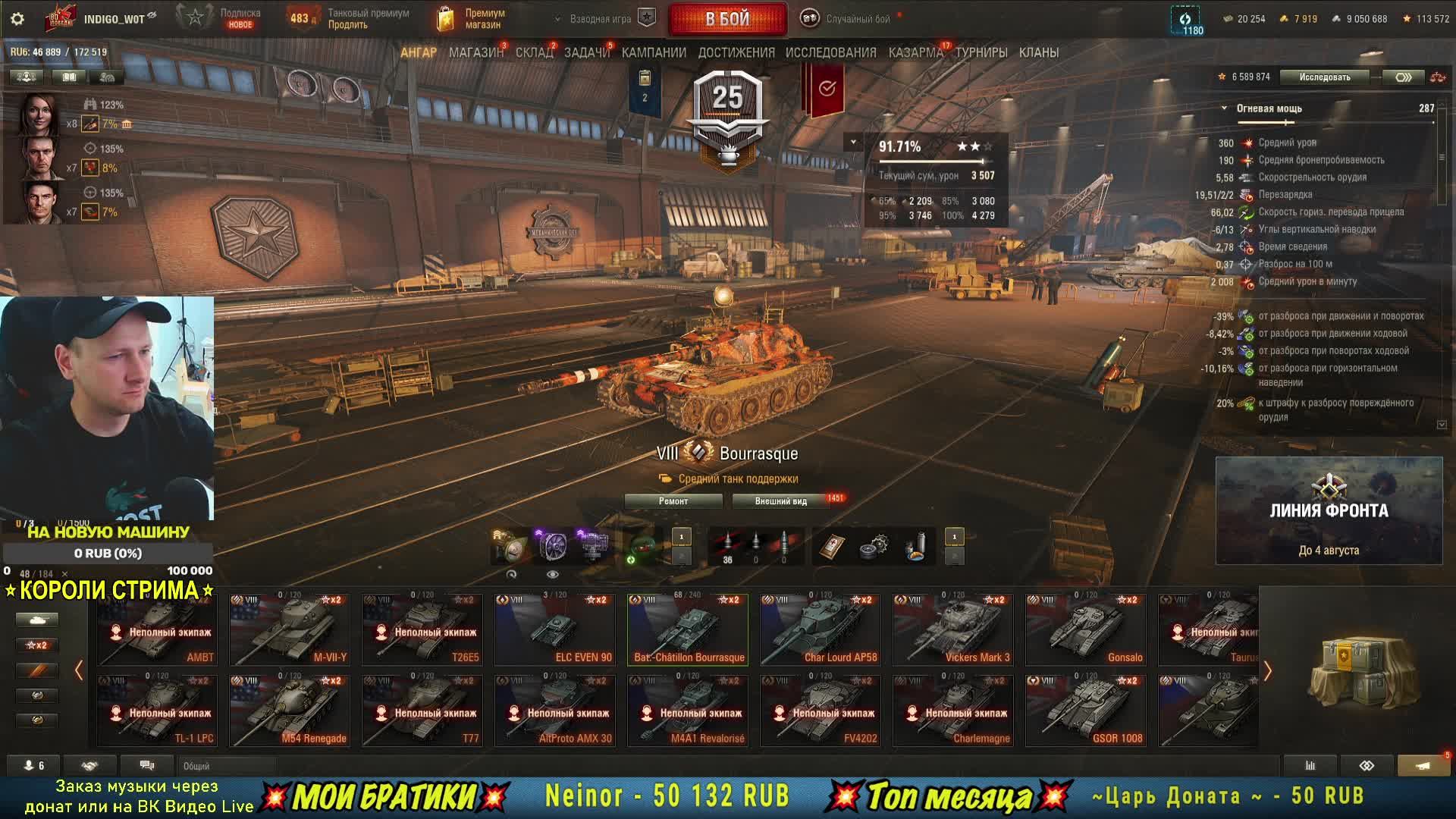Viewport: 1456px width, 819px height.
Task: Click the Ремонт button
Action: click(673, 501)
